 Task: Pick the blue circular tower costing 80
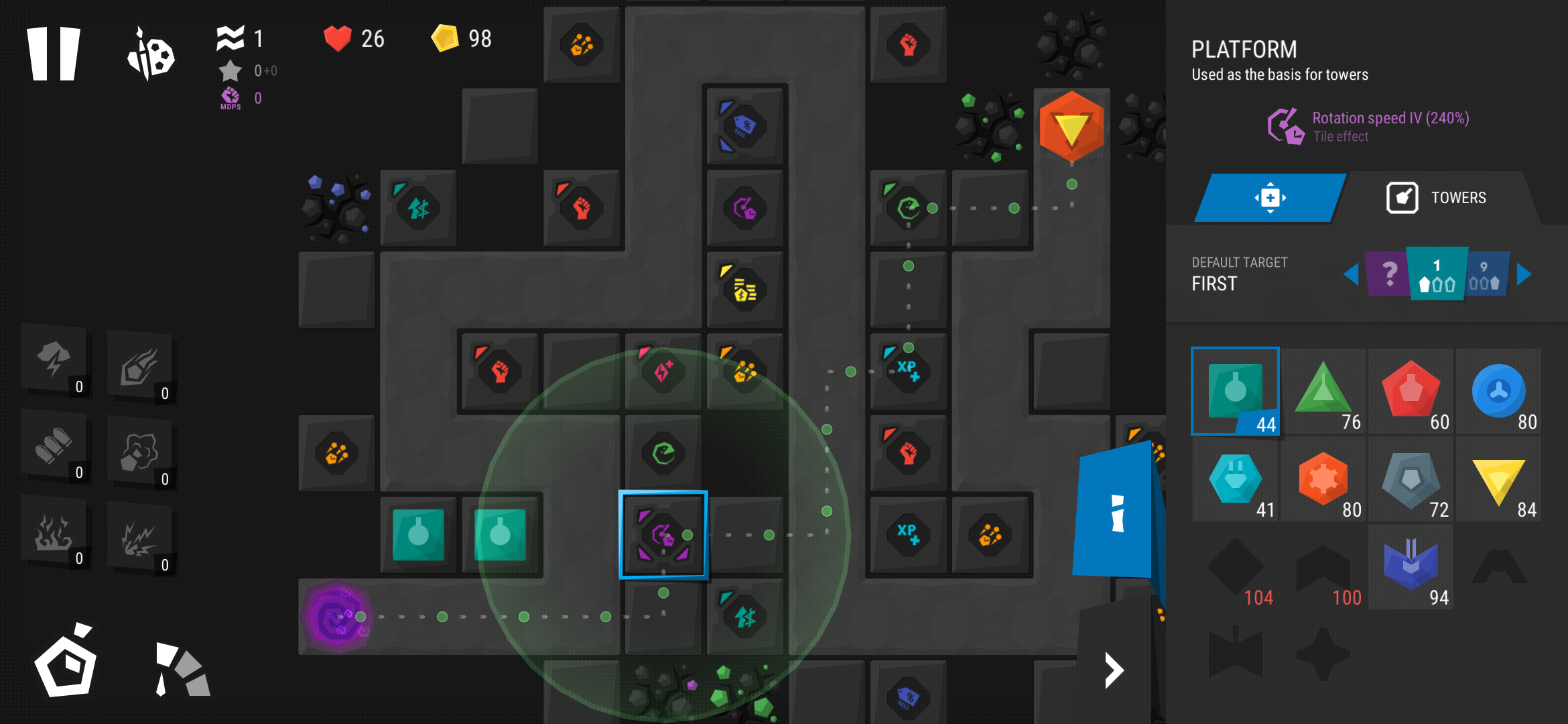point(1498,391)
